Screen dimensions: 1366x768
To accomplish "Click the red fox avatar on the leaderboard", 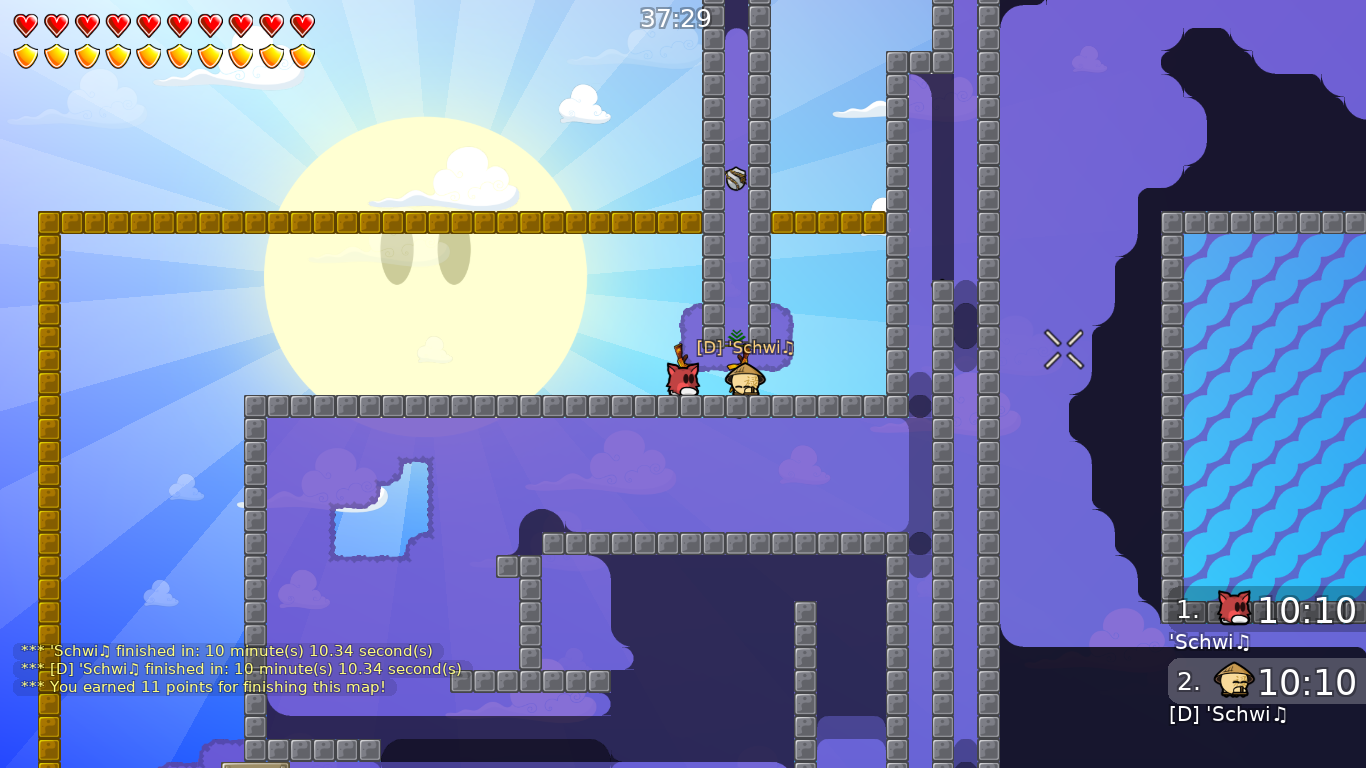I will (1233, 607).
